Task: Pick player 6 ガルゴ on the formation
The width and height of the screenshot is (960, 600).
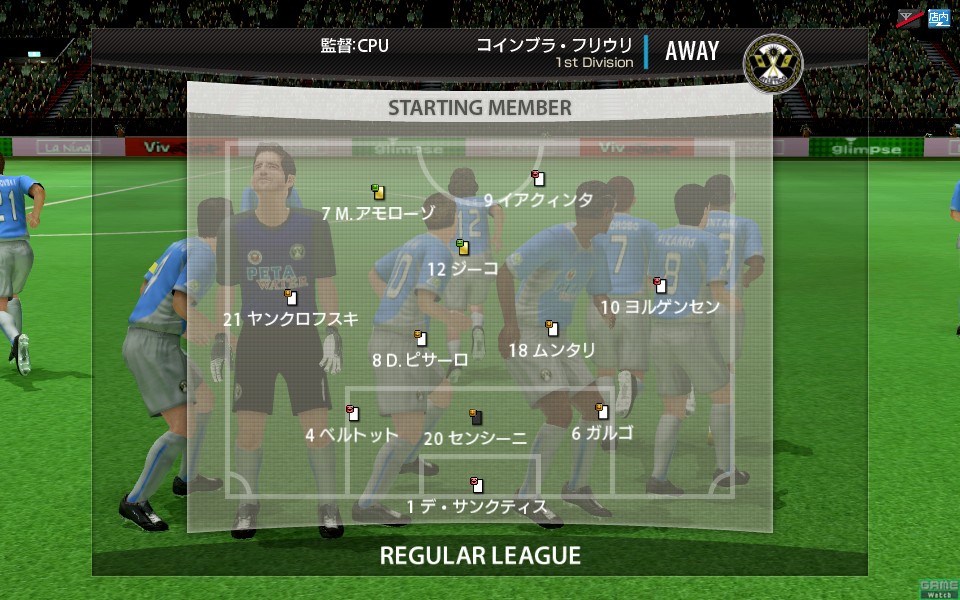Action: click(x=602, y=411)
